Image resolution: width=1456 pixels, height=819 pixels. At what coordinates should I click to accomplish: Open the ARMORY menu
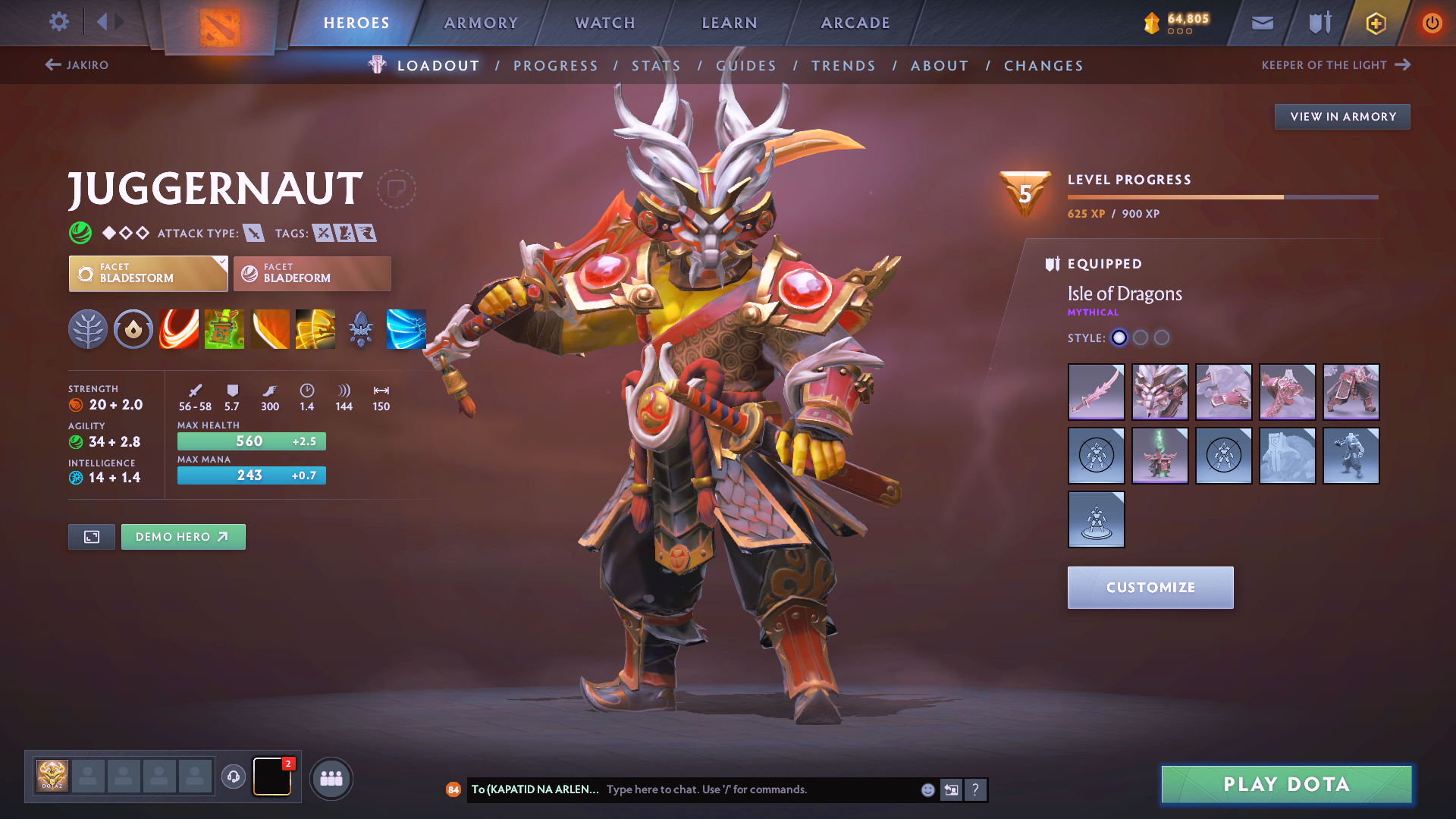481,23
